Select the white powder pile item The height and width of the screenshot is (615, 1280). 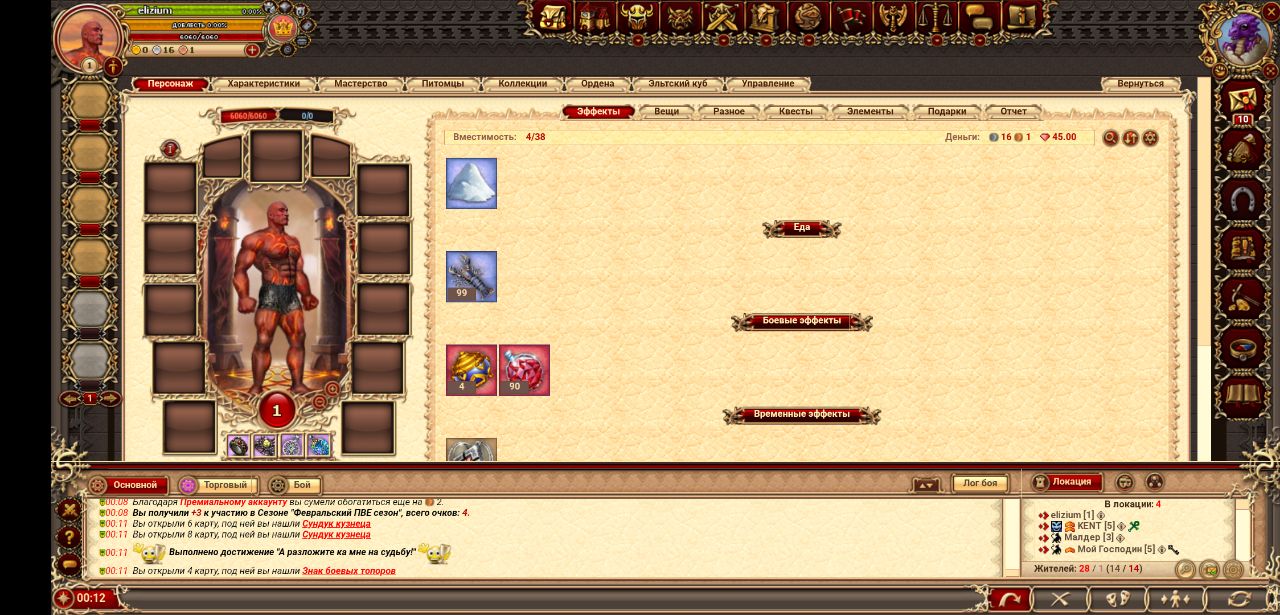click(471, 183)
